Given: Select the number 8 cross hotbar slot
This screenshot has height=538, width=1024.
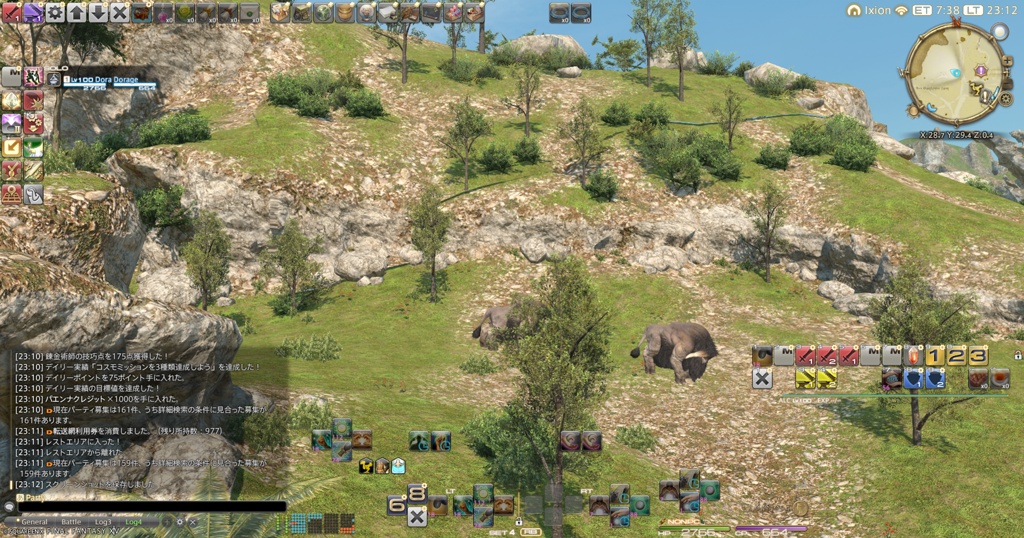Looking at the screenshot, I should coord(416,492).
